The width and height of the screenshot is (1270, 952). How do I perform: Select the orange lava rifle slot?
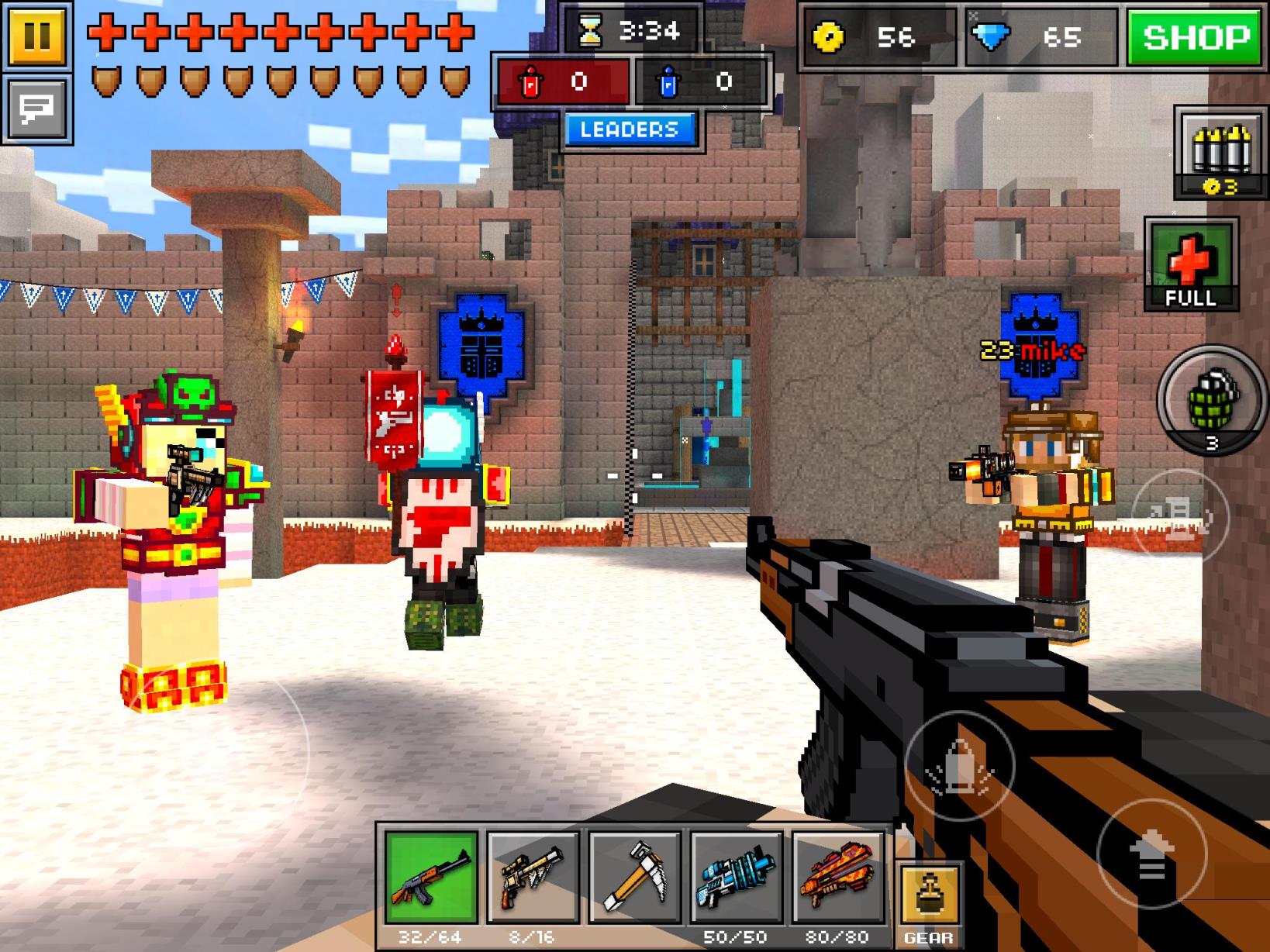click(837, 878)
